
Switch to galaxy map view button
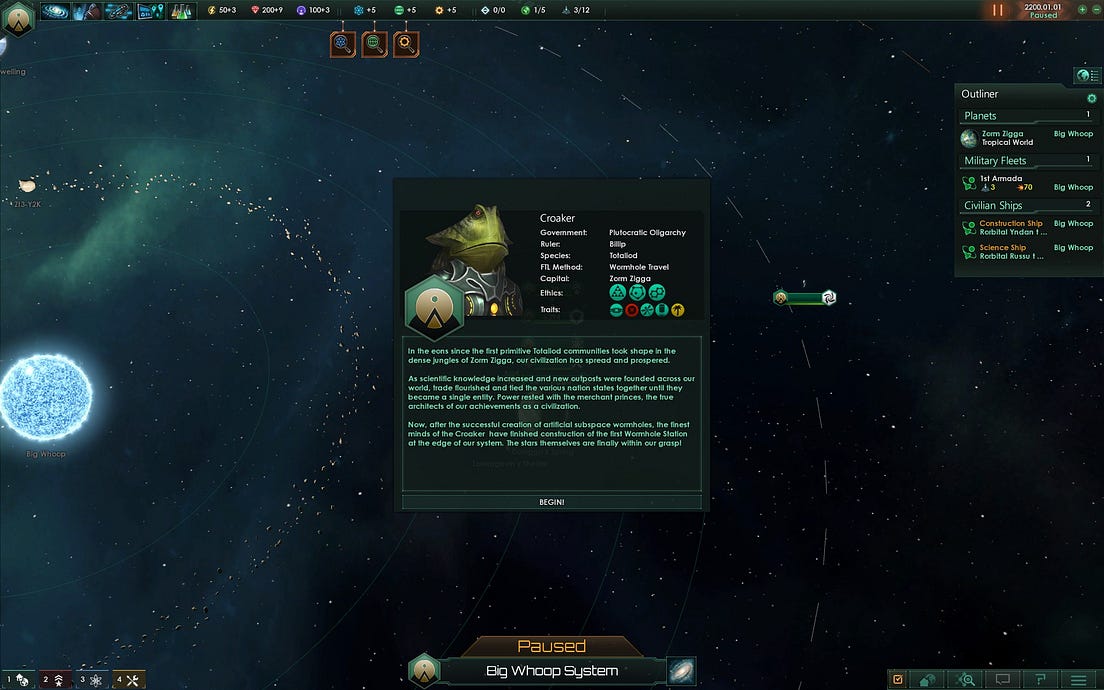(x=681, y=671)
